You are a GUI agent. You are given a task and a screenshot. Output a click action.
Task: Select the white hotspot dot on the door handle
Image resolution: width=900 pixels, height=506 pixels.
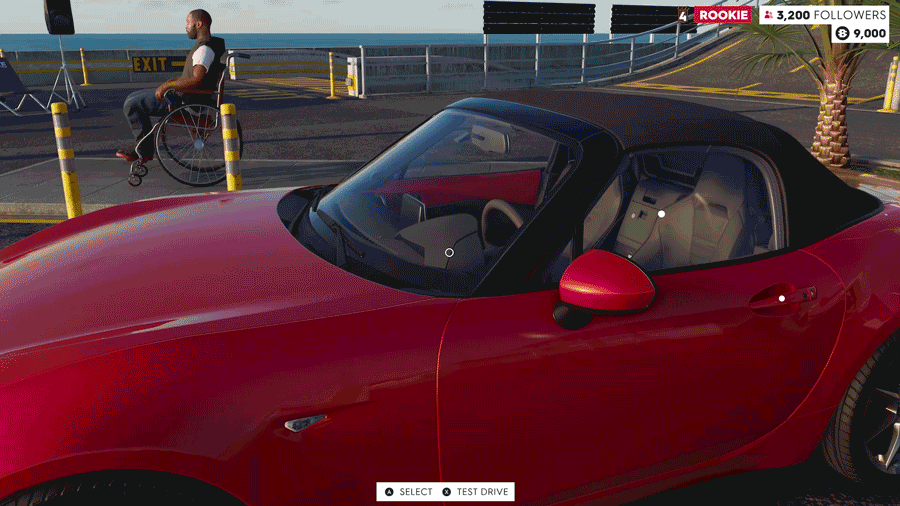pyautogui.click(x=782, y=298)
